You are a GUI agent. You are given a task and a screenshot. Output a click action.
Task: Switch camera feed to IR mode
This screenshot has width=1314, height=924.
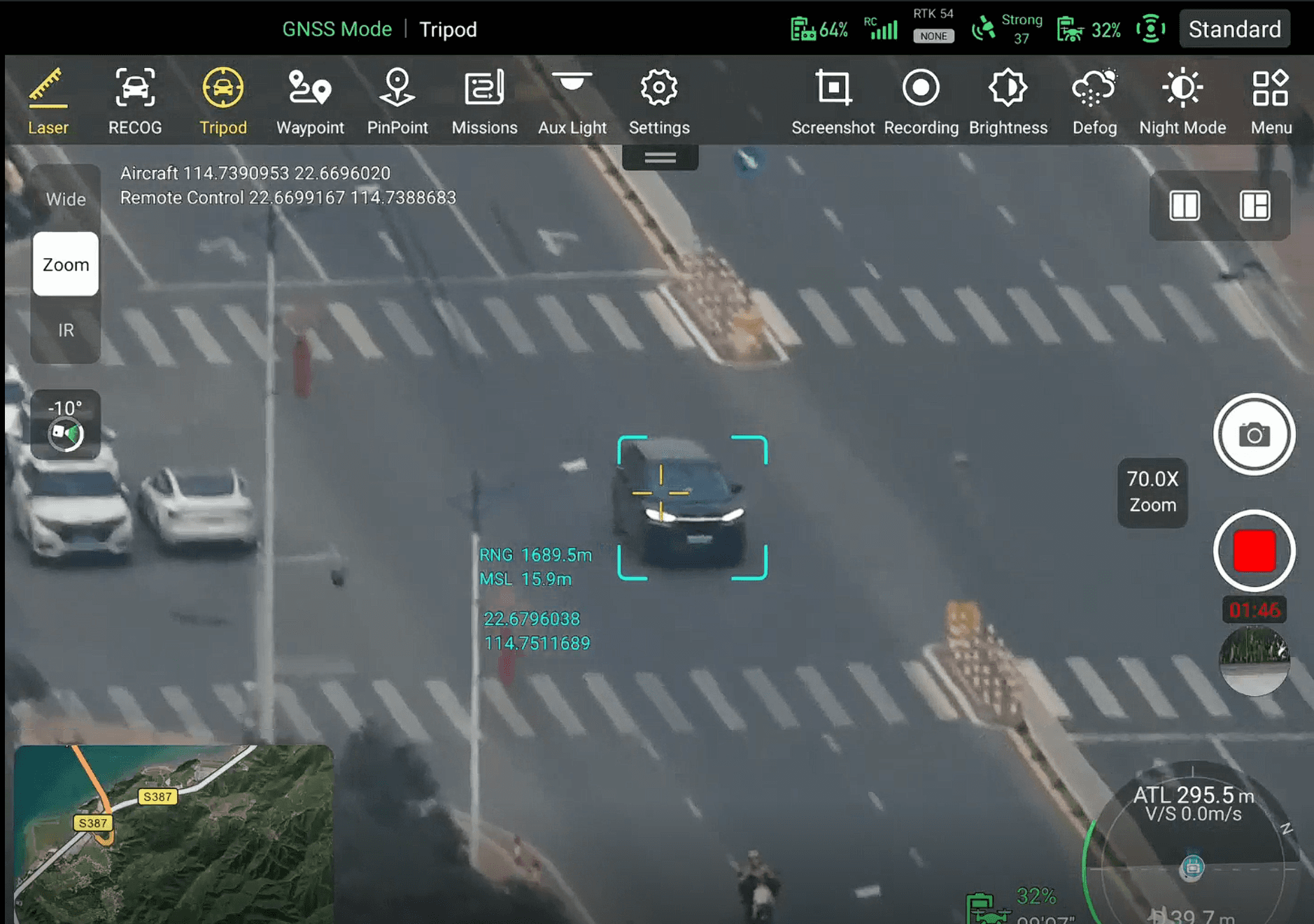point(65,329)
